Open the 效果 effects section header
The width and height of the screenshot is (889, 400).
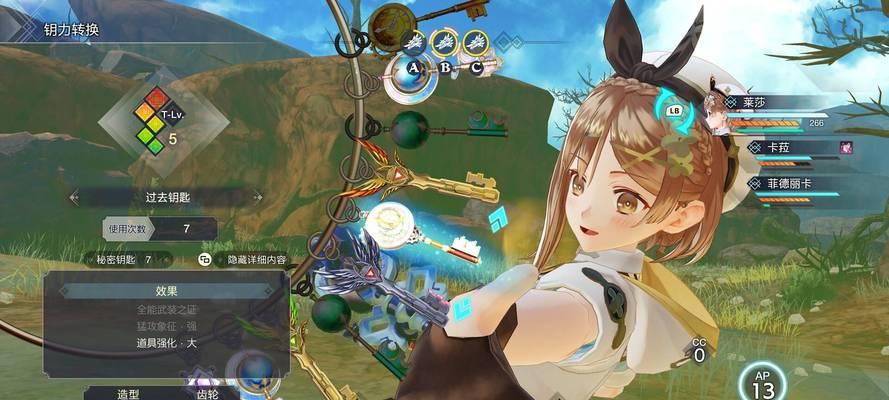point(166,291)
